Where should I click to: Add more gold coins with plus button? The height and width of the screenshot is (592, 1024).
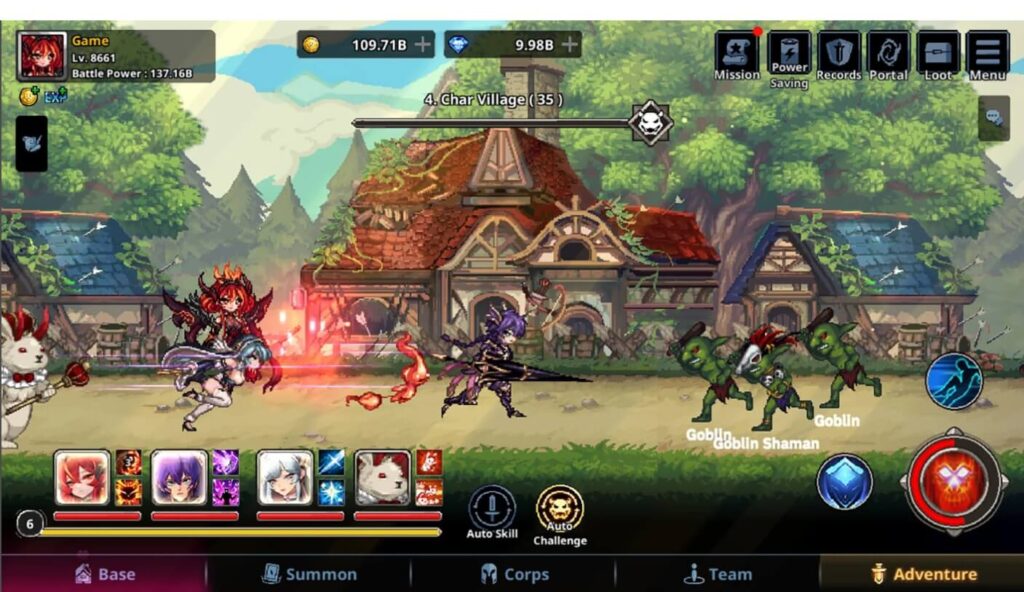(424, 44)
